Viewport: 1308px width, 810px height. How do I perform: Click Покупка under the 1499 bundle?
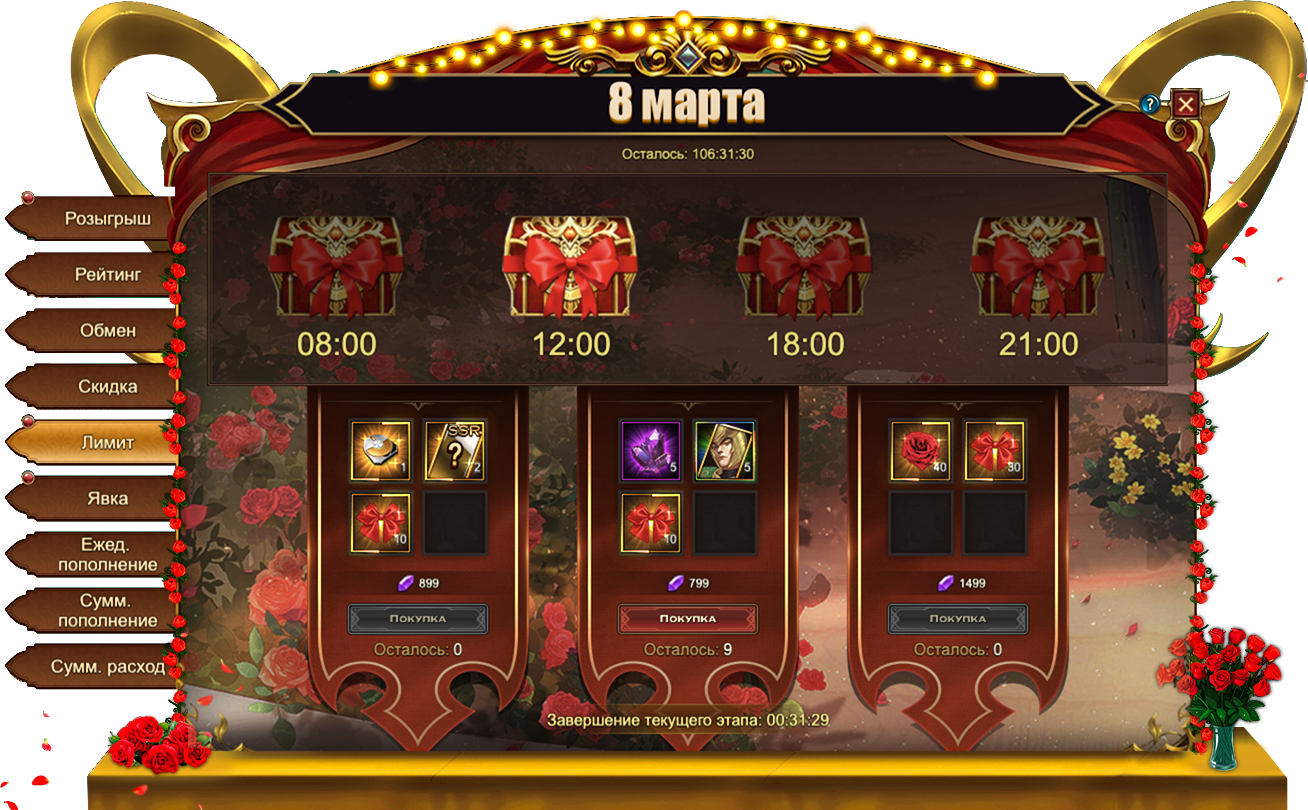958,618
